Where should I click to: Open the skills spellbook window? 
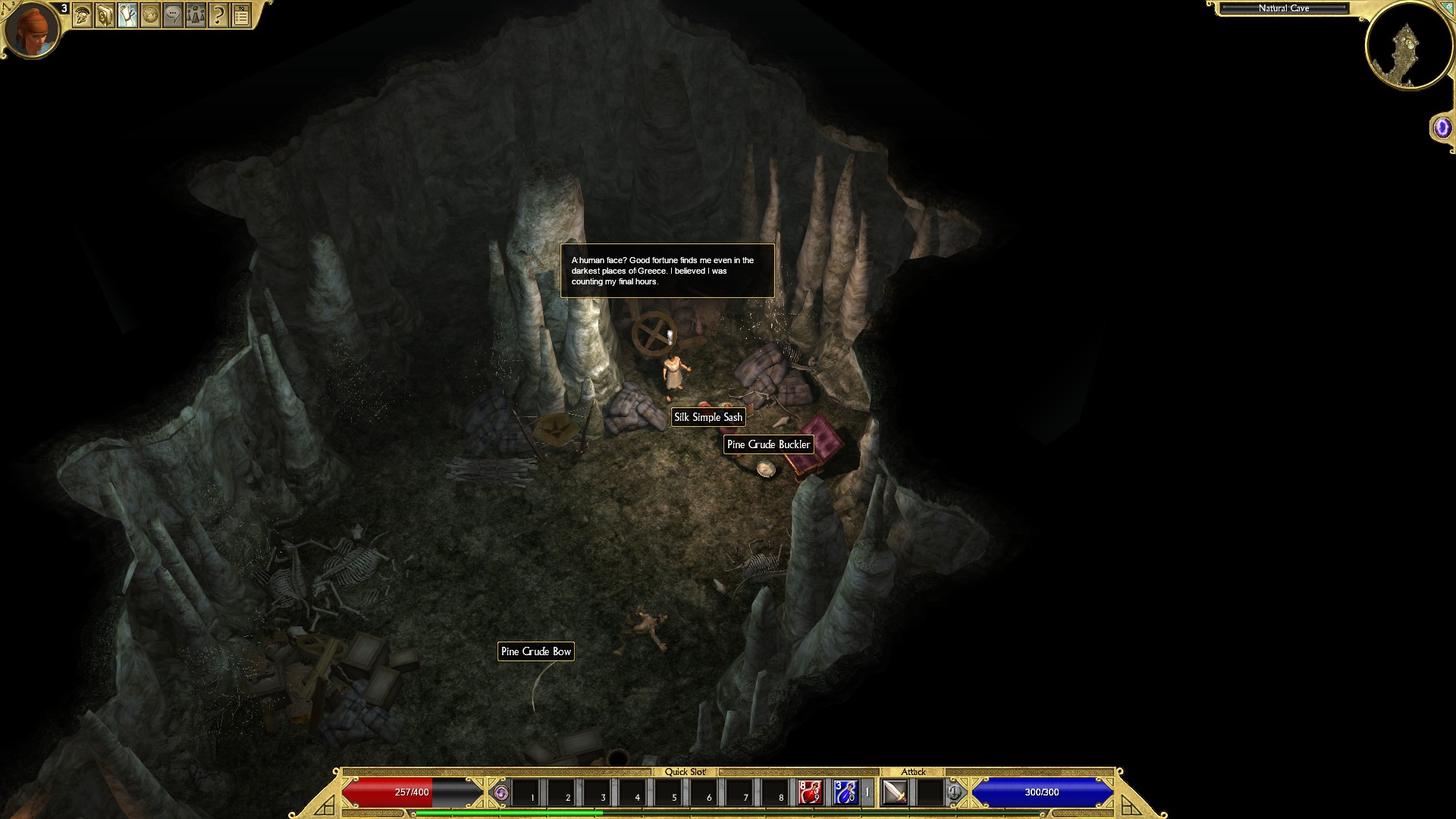coord(105,15)
